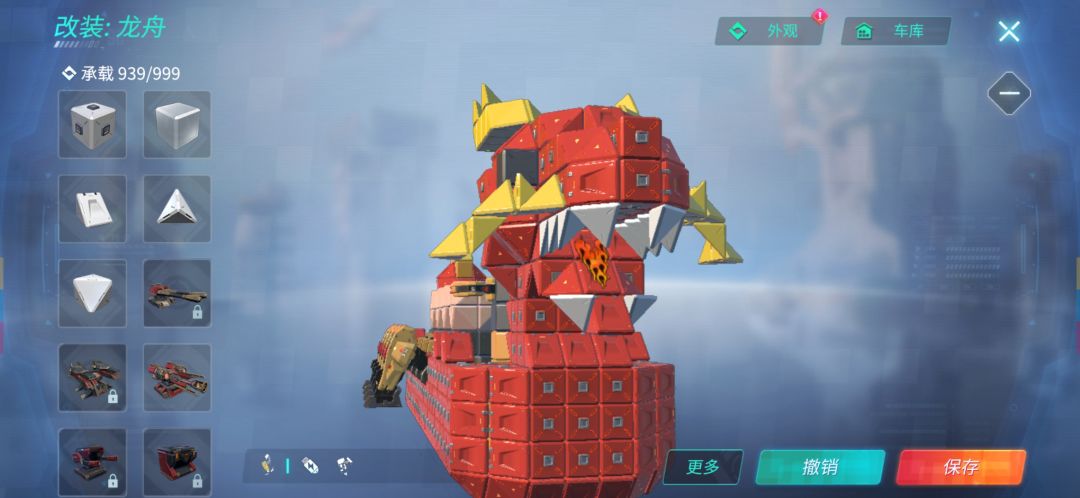Choose the battery icon in bottom bar

click(x=310, y=465)
